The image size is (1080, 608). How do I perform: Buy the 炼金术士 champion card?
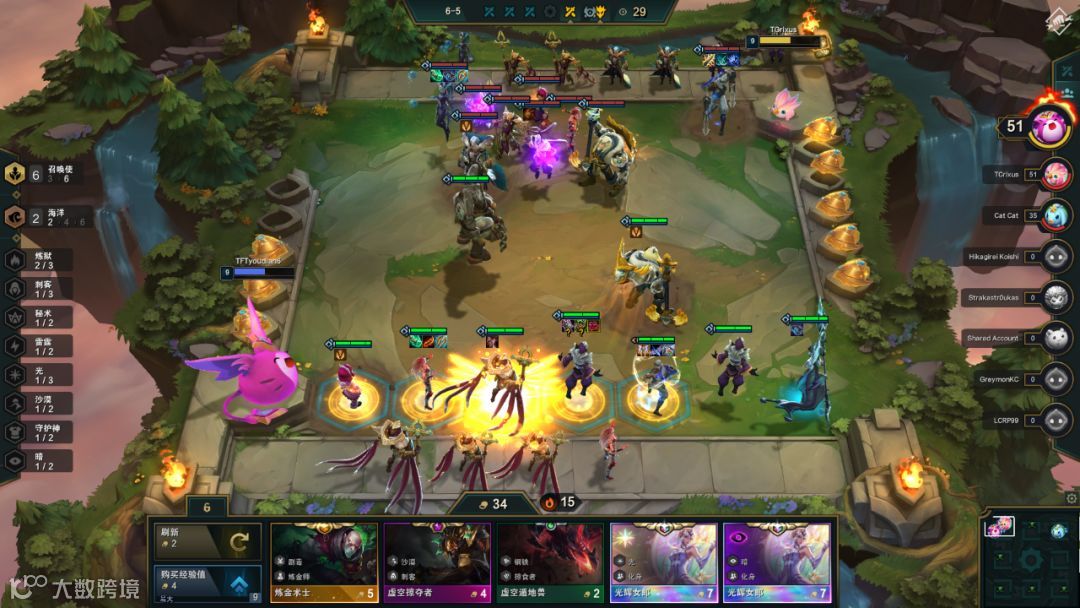324,563
